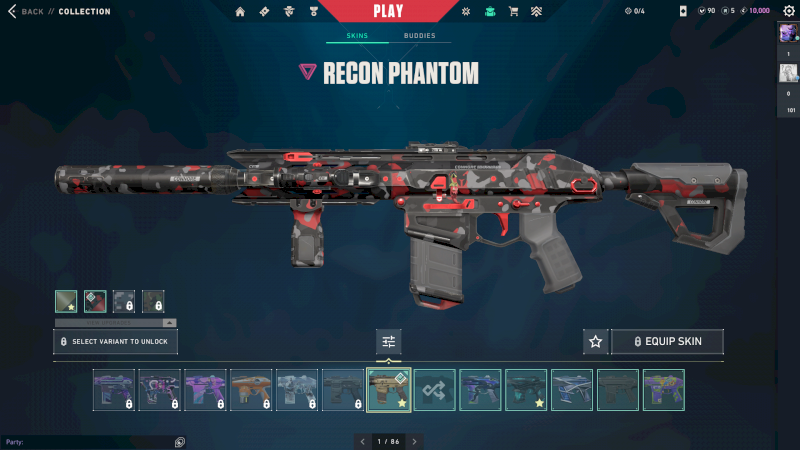Screen dimensions: 800x450
Task: Open the home icon in top bar
Action: [x=240, y=12]
